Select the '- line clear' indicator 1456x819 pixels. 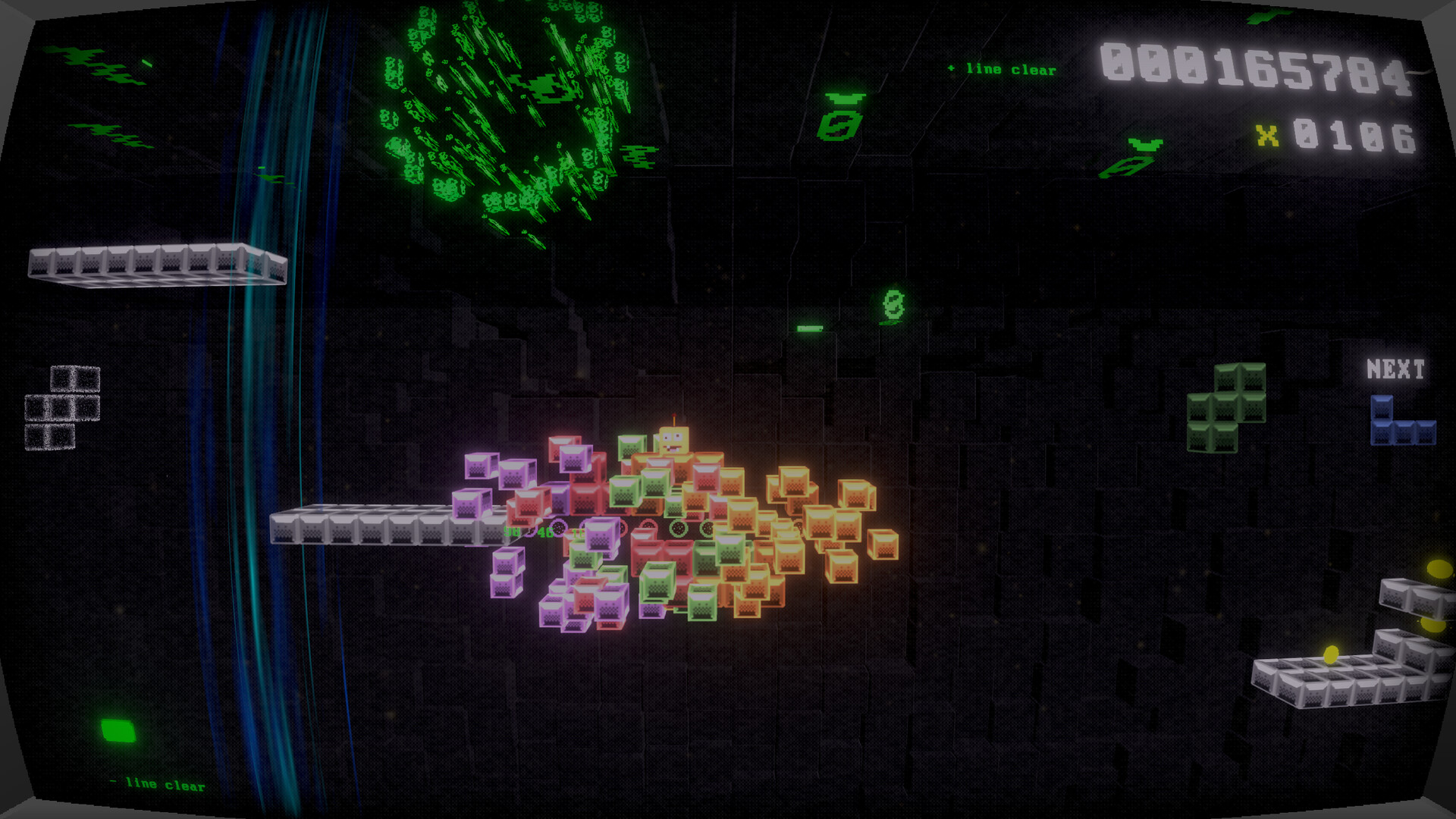tap(158, 785)
